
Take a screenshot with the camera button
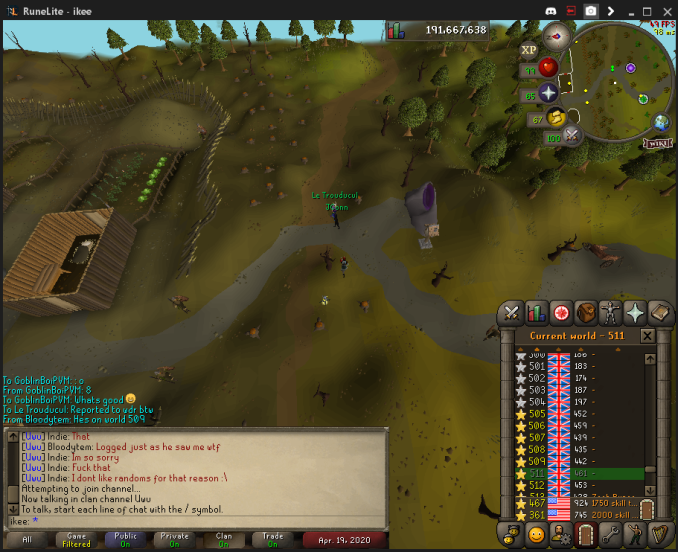(x=591, y=10)
